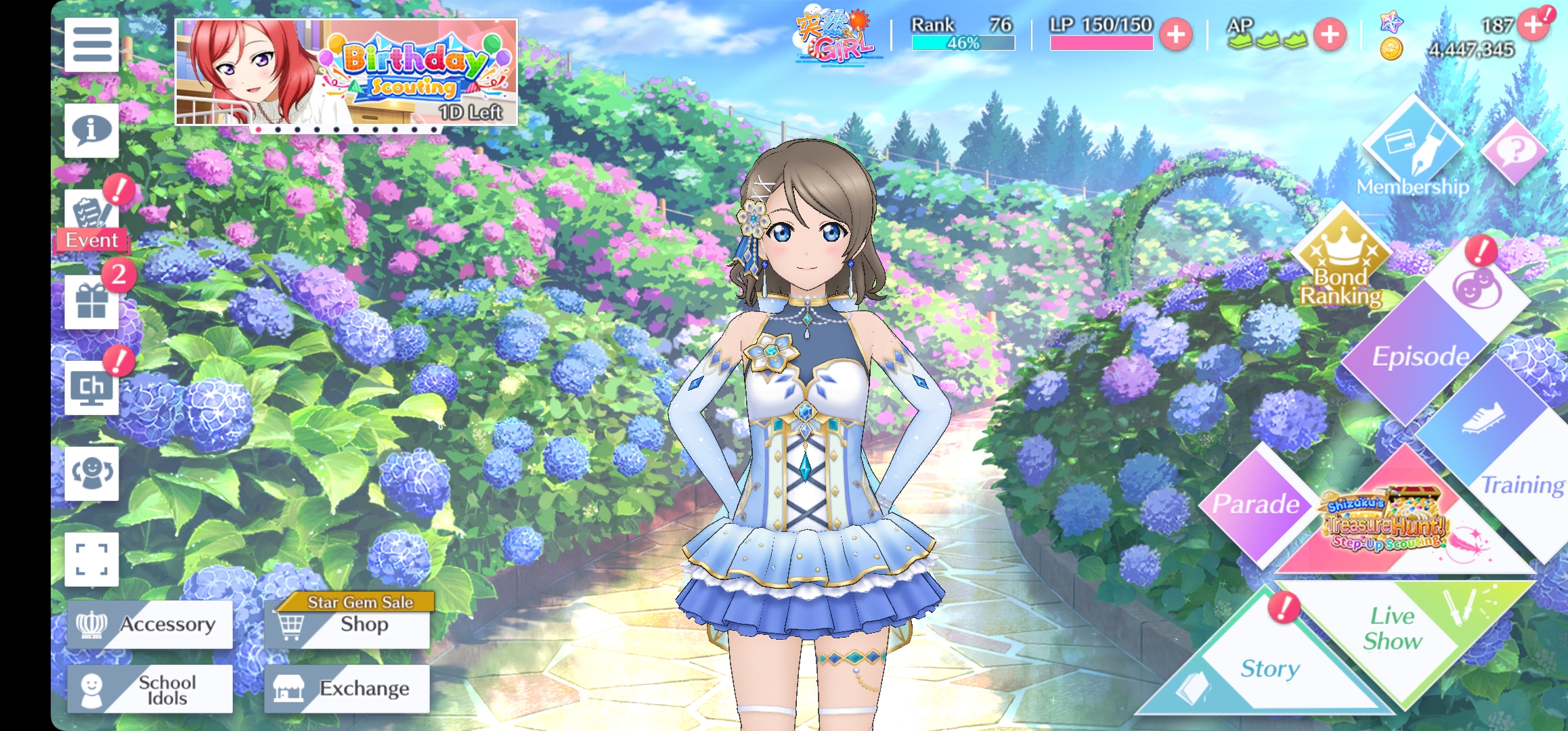Refill LP with the plus button
This screenshot has width=1568, height=731.
1176,35
